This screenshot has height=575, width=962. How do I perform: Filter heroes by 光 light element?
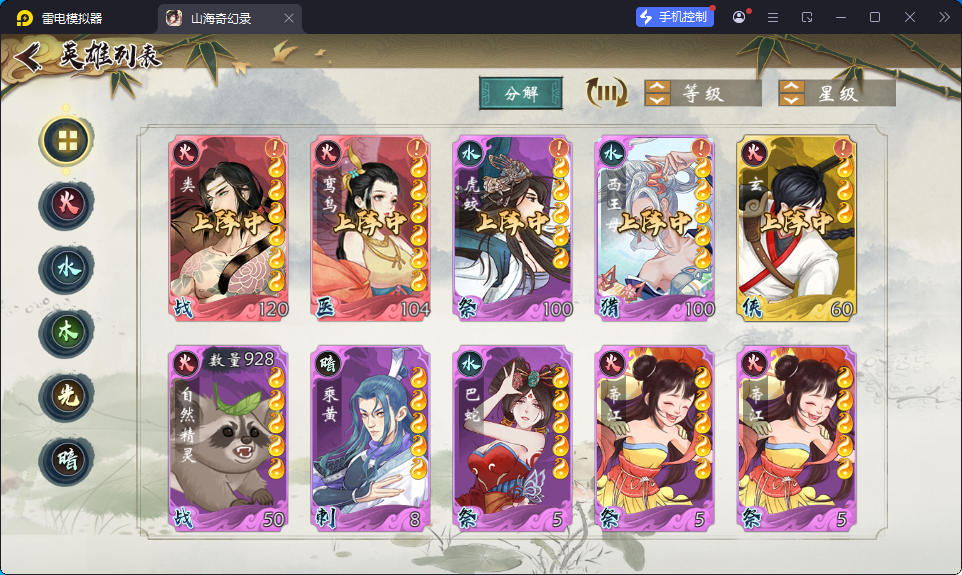(x=66, y=396)
